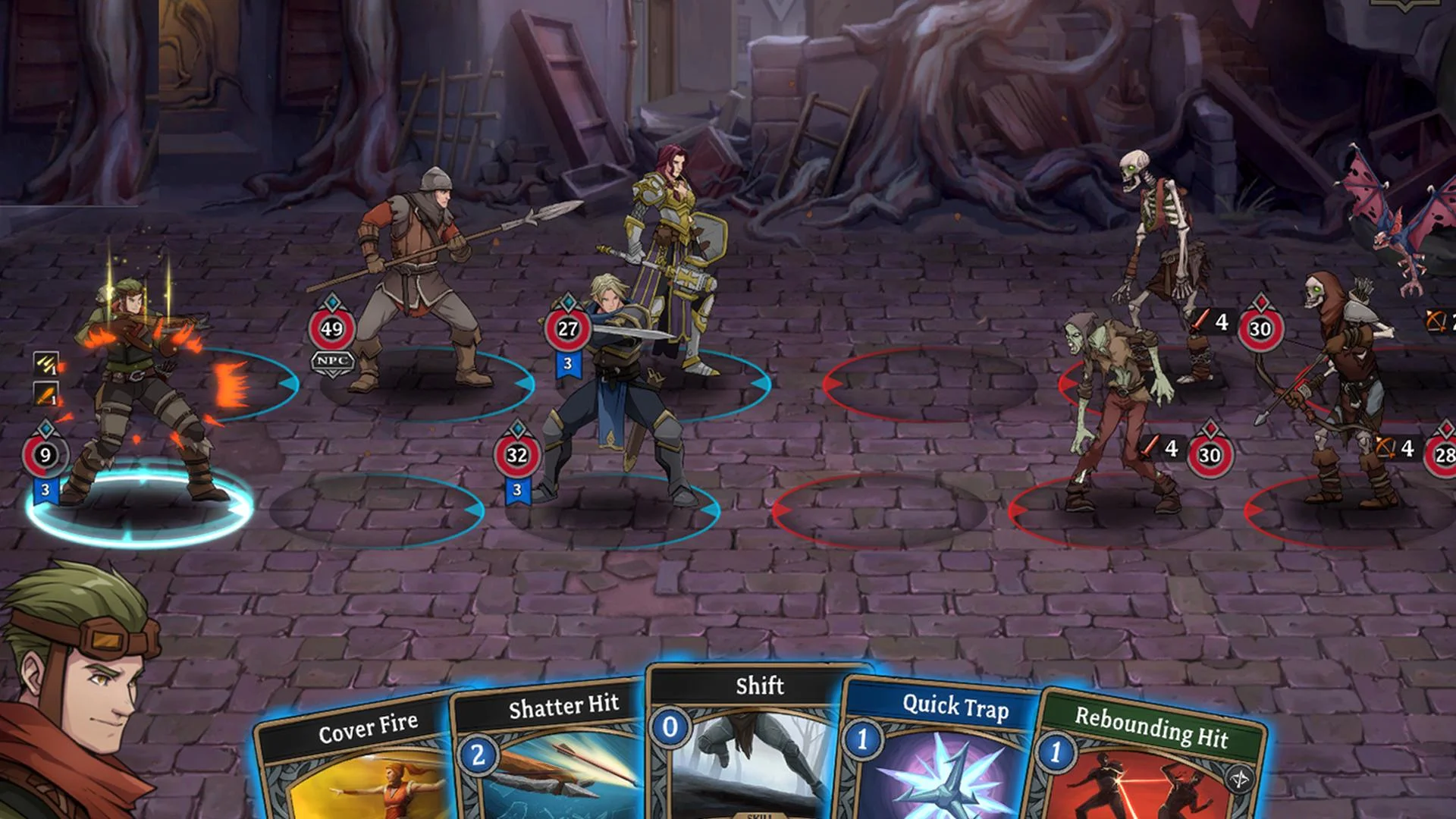Click the triple-arrow buff icon beside the ranger
This screenshot has height=819, width=1456.
coord(45,364)
